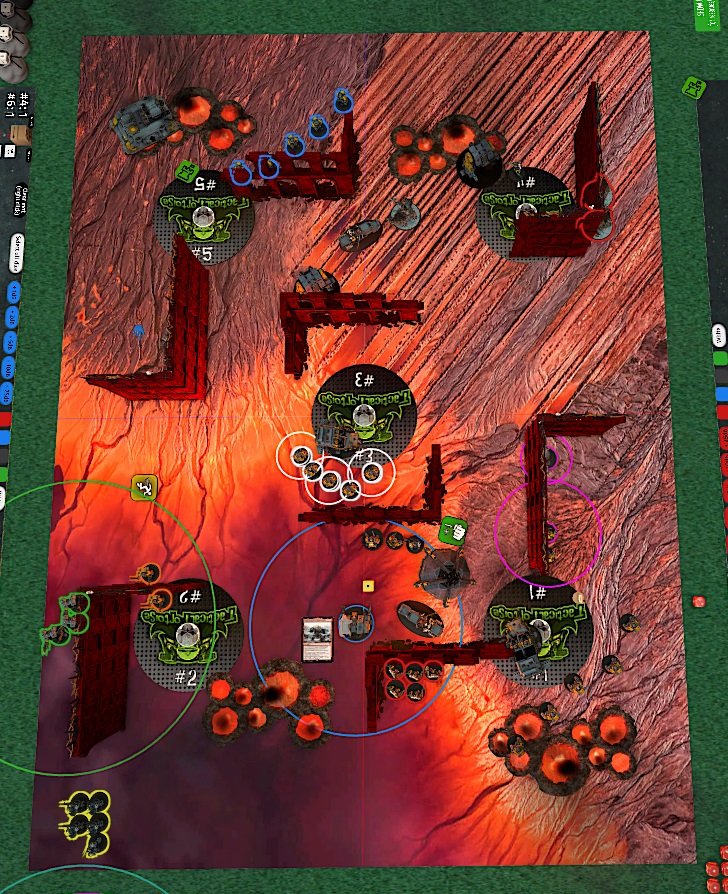This screenshot has height=894, width=728.
Task: Add one die with the +1d6 button
Action: [x=14, y=292]
